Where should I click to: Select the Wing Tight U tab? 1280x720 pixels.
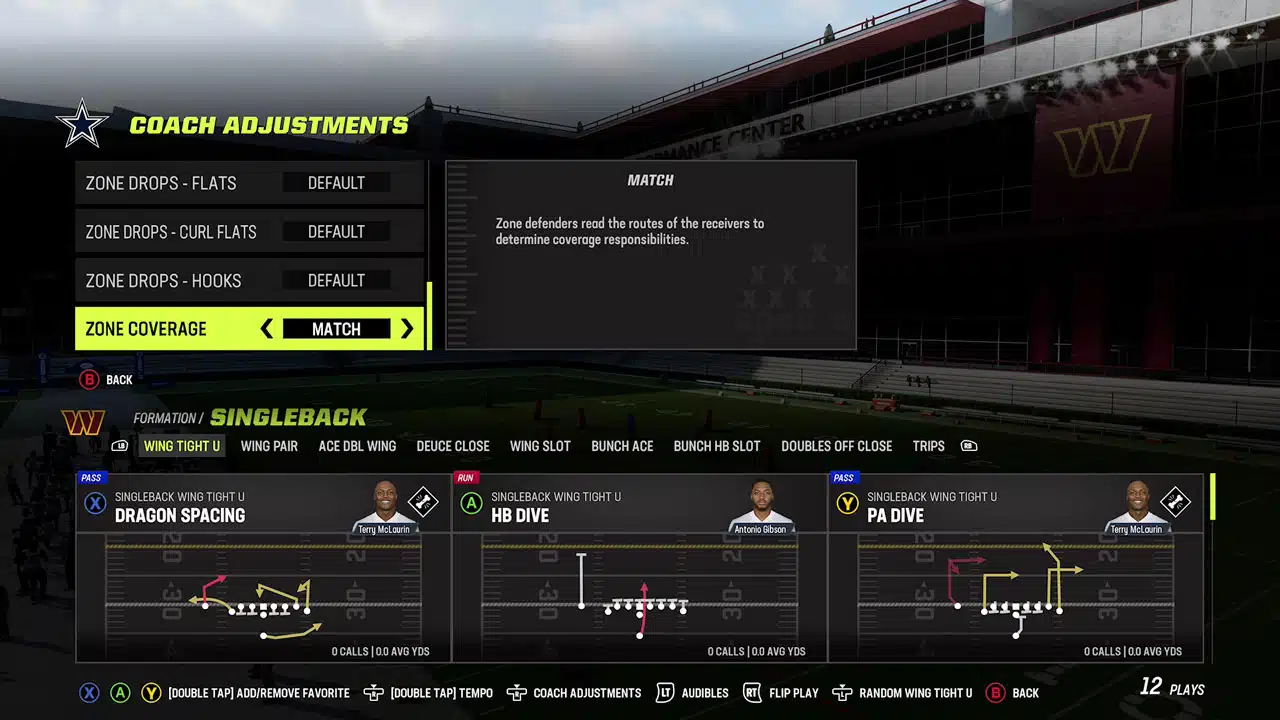coord(182,446)
